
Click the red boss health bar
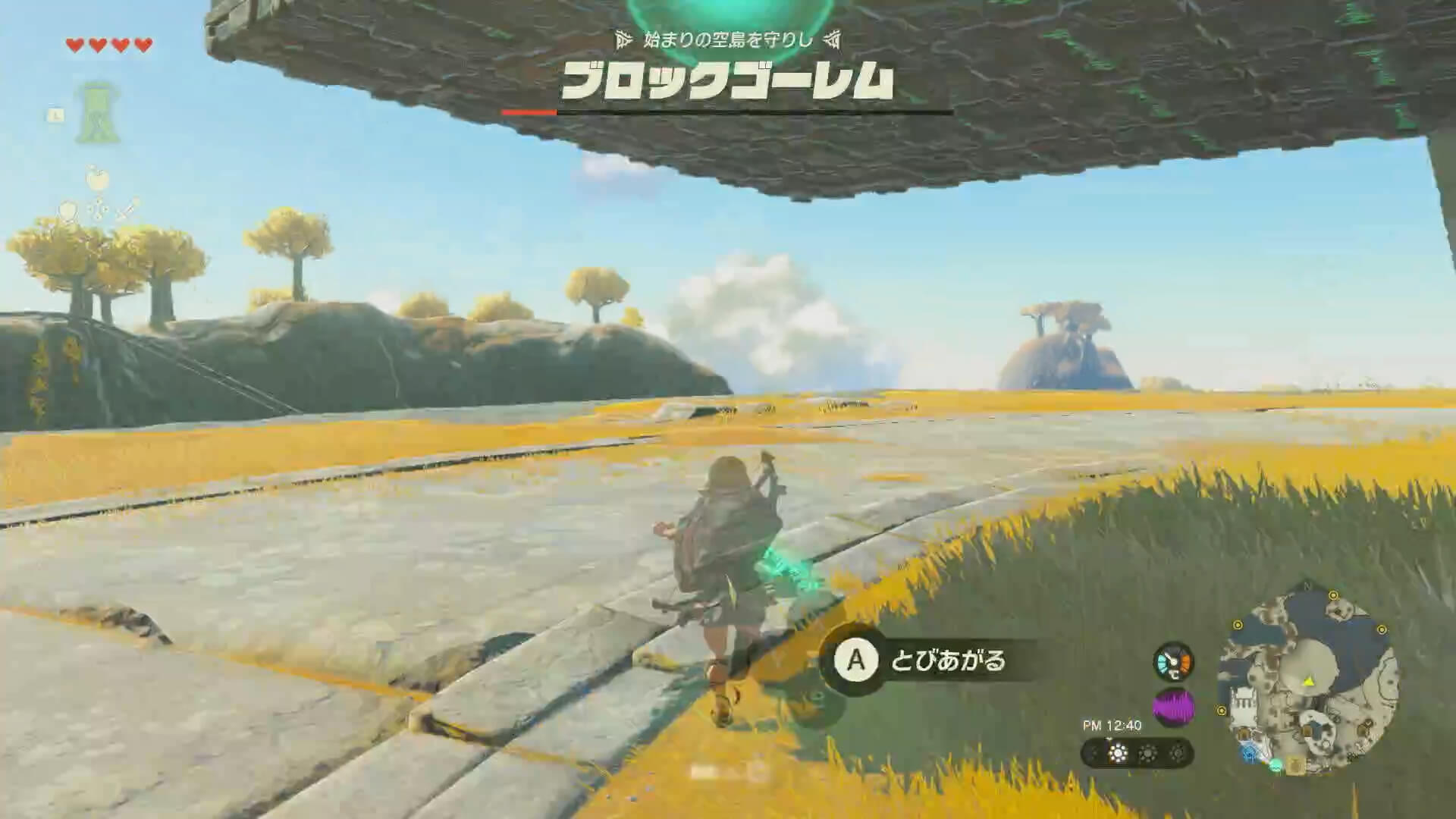click(529, 109)
